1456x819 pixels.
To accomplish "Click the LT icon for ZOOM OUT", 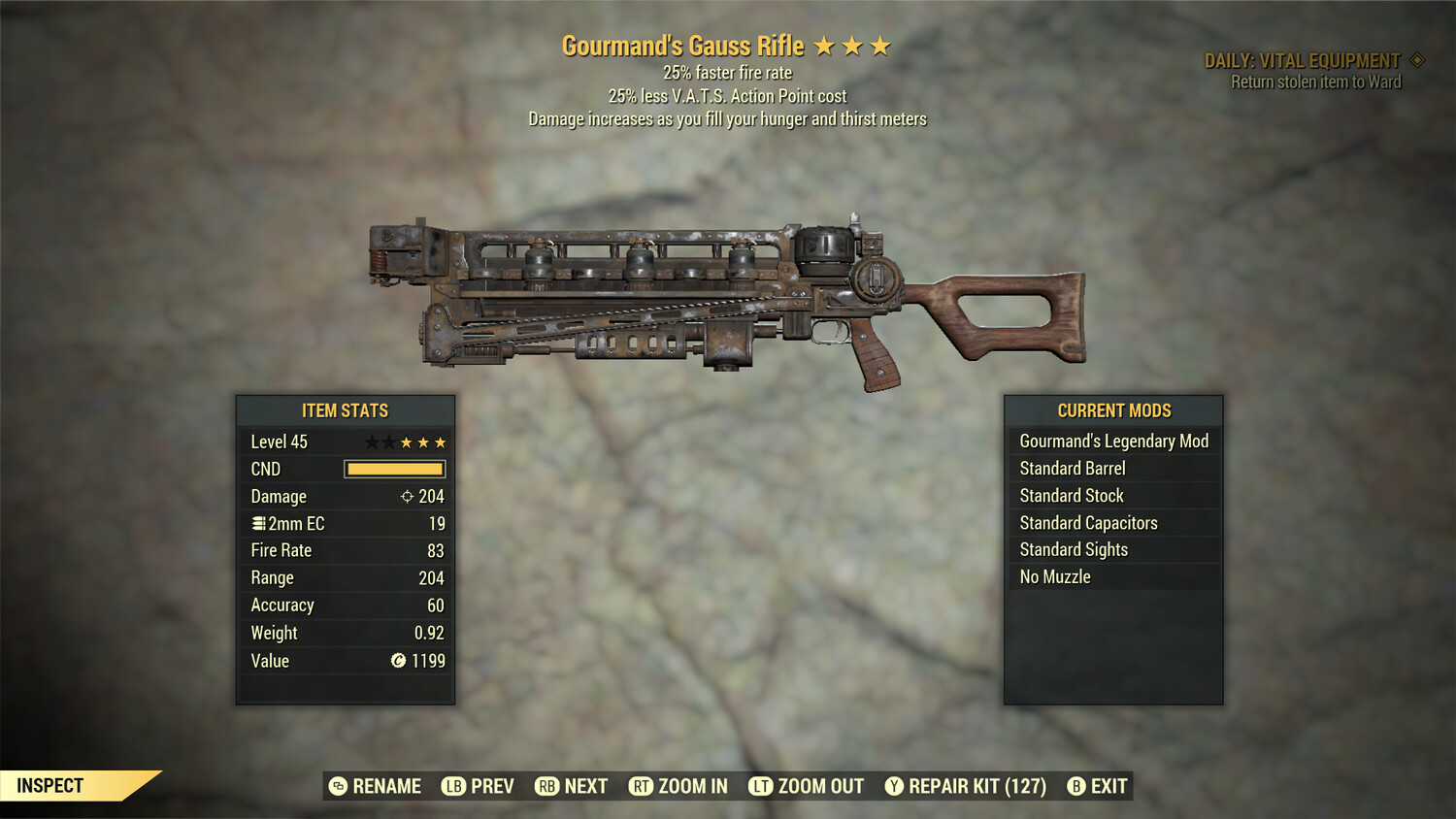I will (x=761, y=786).
